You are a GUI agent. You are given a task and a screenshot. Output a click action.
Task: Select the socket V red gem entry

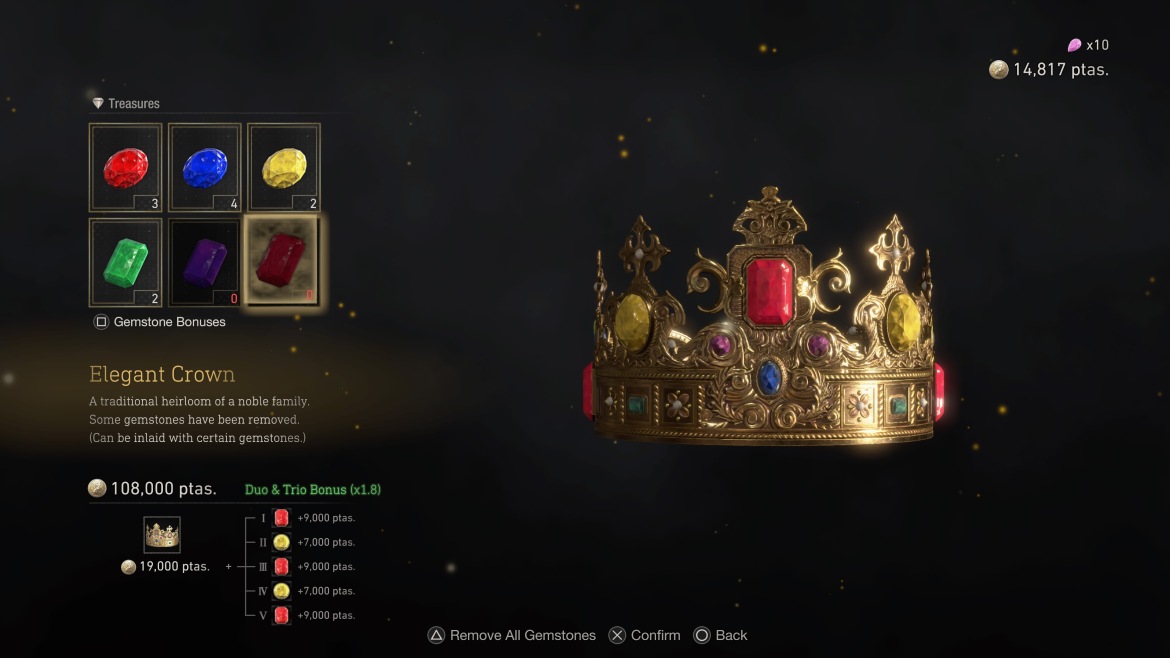[281, 615]
